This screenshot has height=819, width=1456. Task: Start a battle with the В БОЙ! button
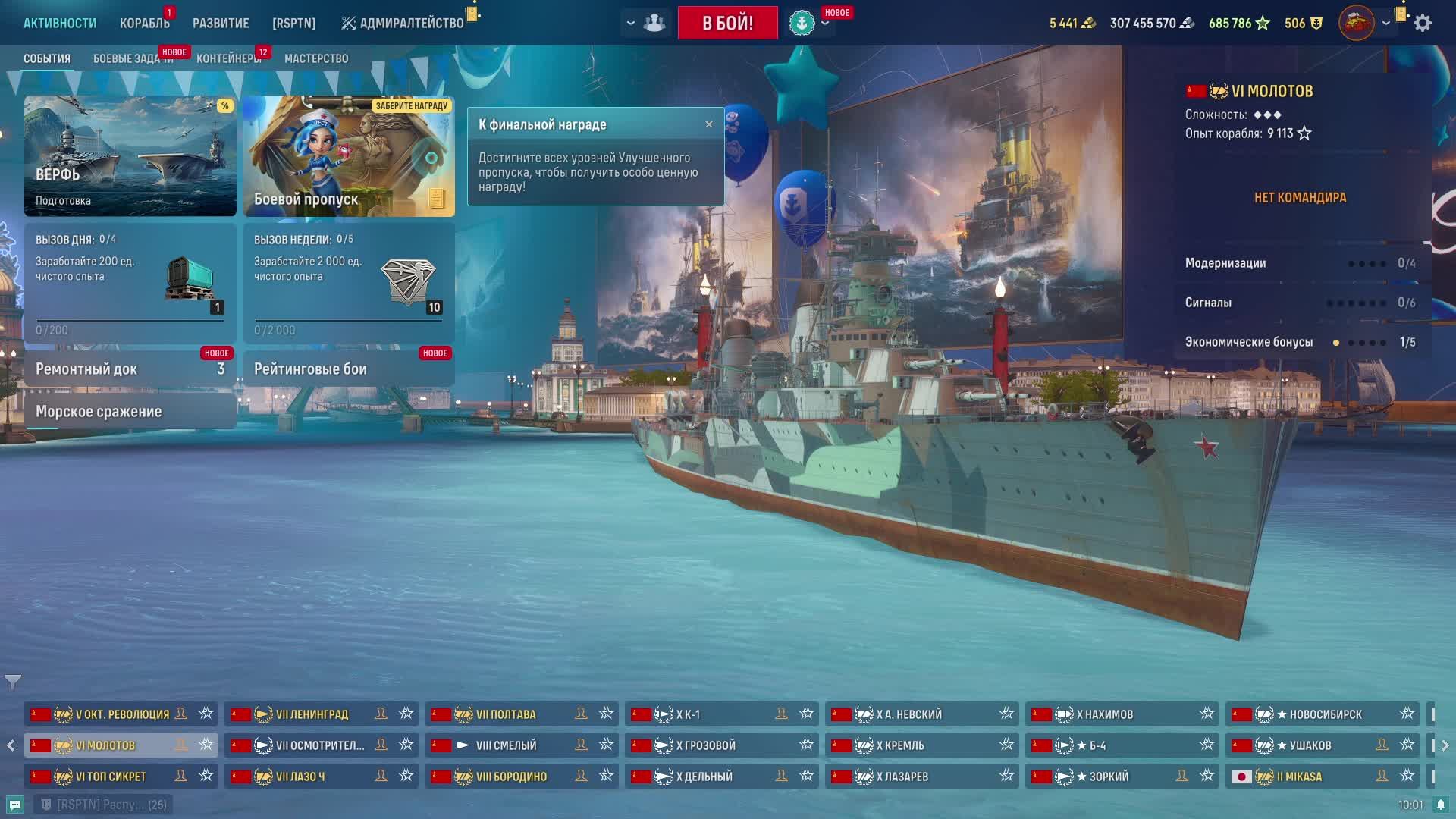[x=727, y=23]
